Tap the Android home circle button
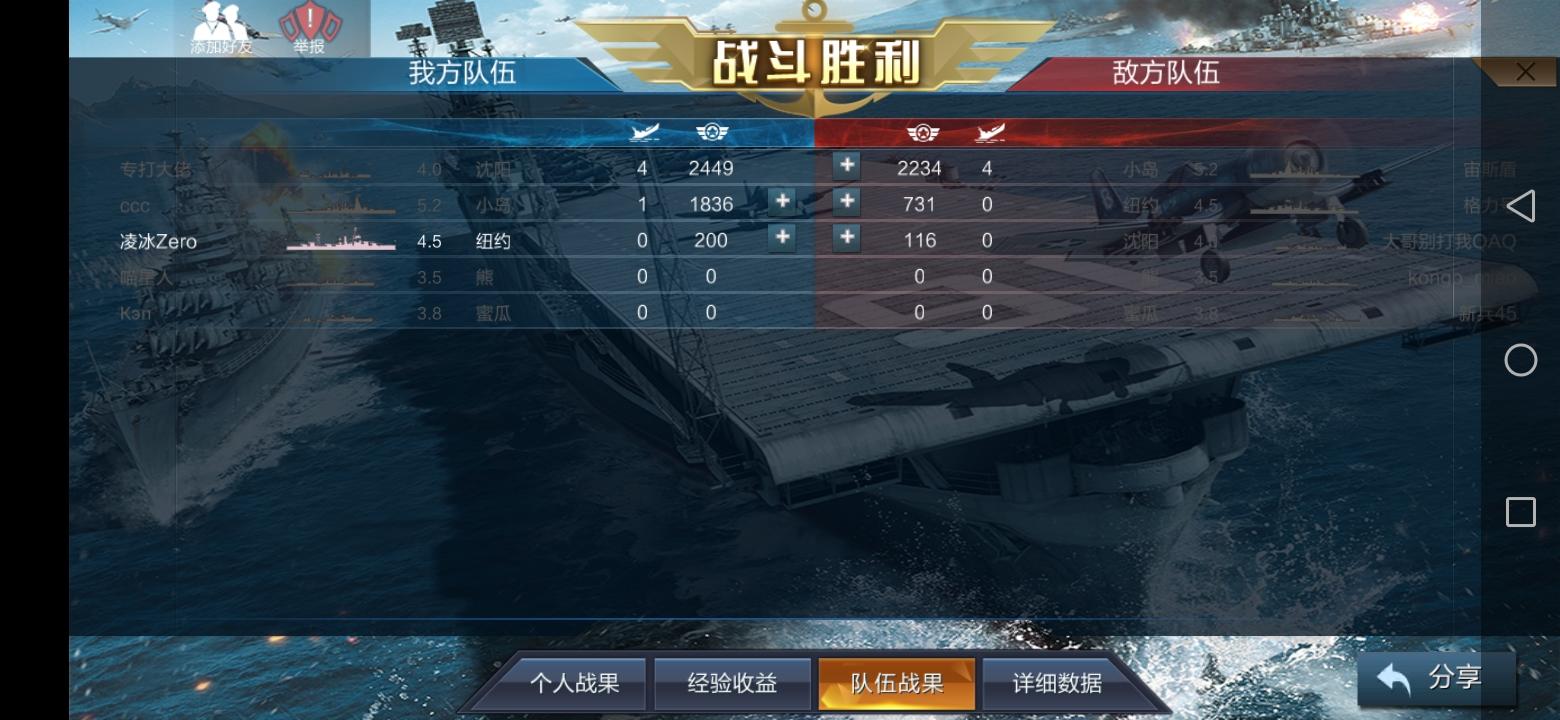Image resolution: width=1560 pixels, height=720 pixels. pyautogui.click(x=1521, y=359)
